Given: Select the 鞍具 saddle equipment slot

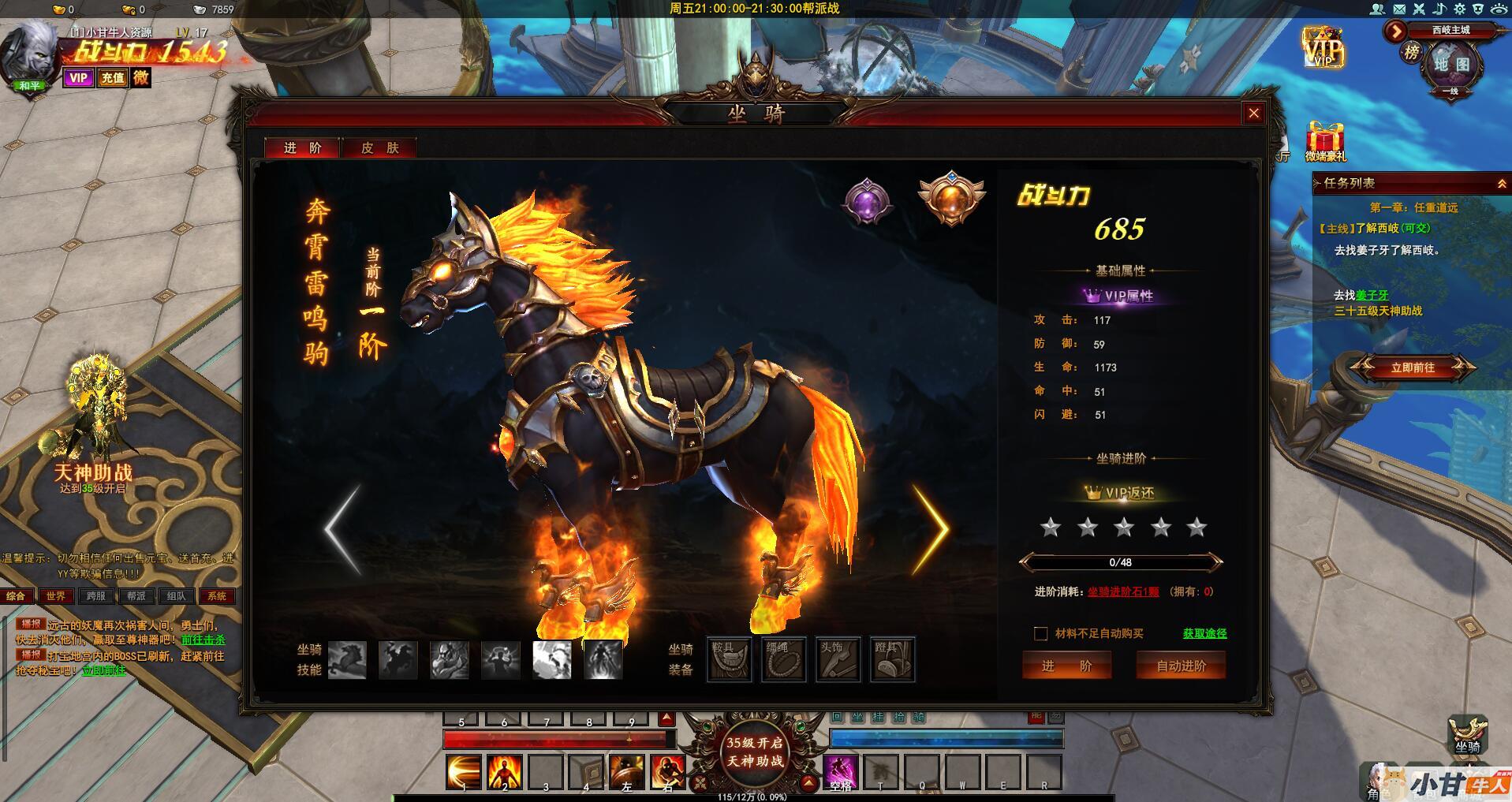Looking at the screenshot, I should (x=728, y=659).
